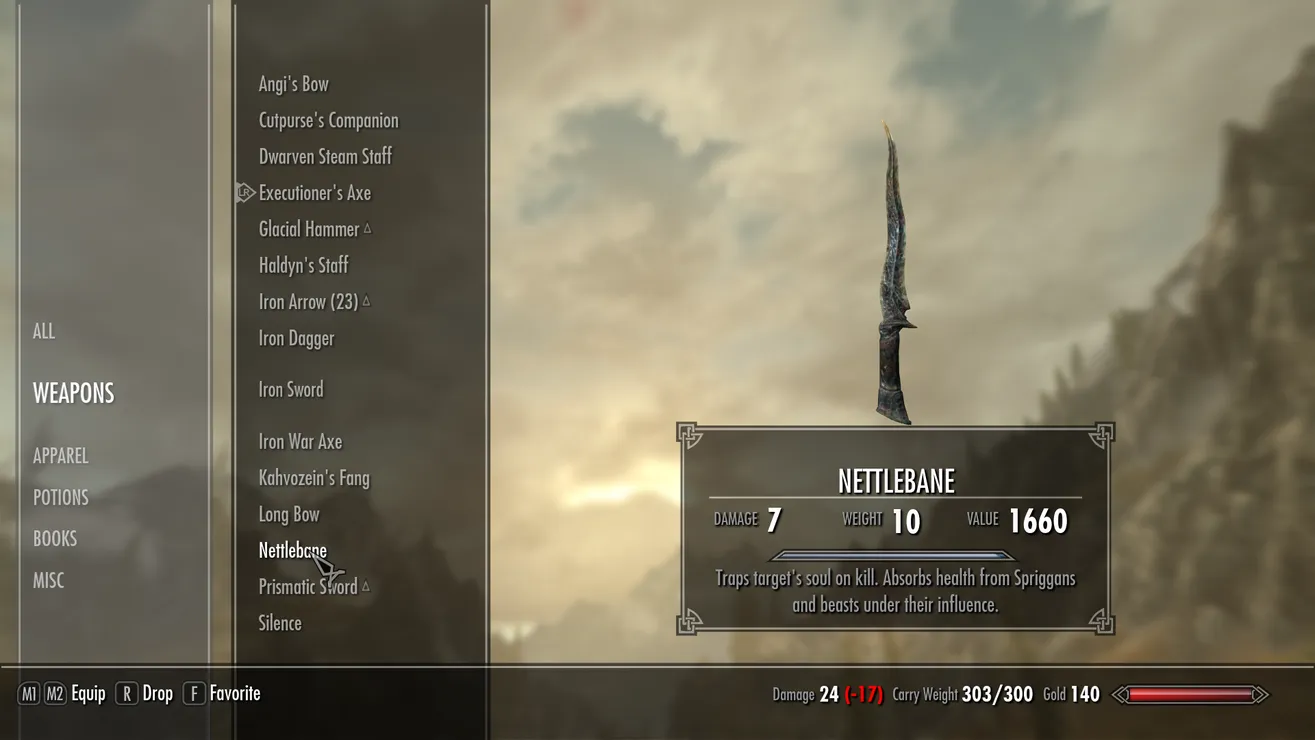This screenshot has width=1315, height=740.
Task: Open the MISC category
Action: point(49,581)
